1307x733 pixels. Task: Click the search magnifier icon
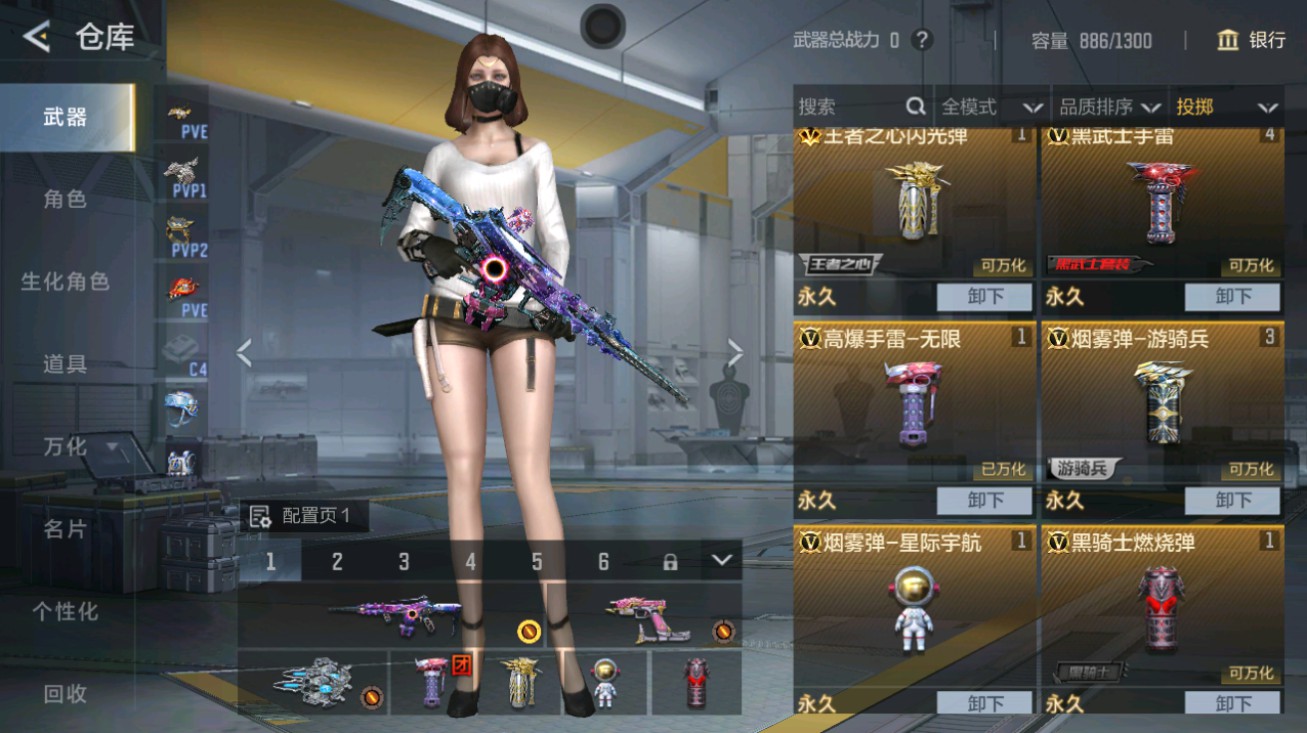point(915,106)
